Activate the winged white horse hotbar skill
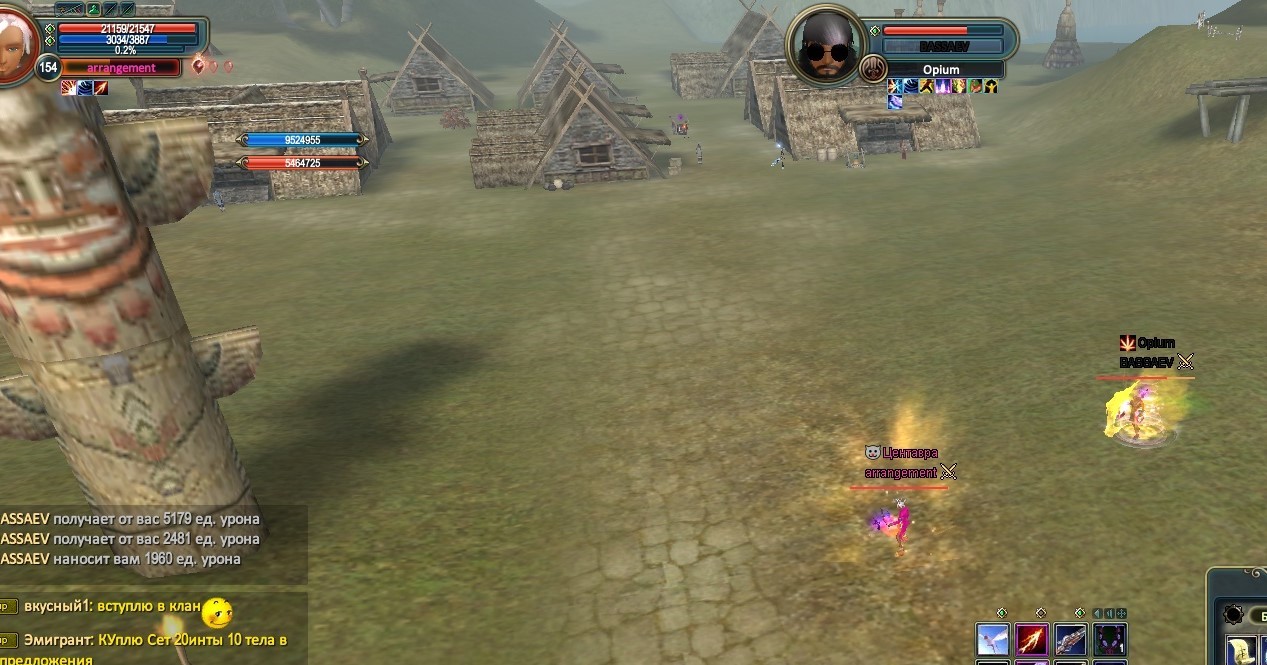 (x=993, y=639)
